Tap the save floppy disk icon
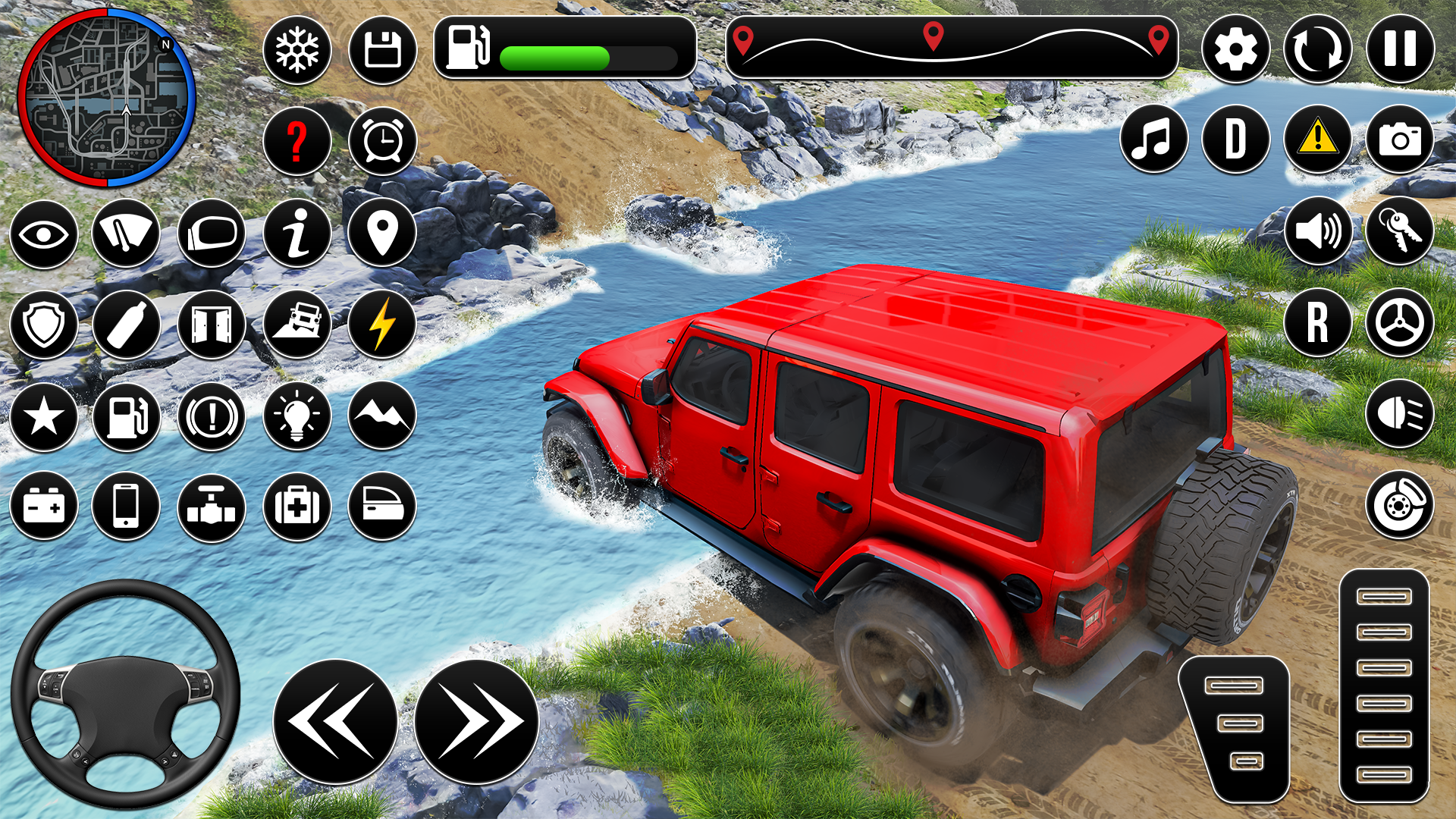 point(382,51)
